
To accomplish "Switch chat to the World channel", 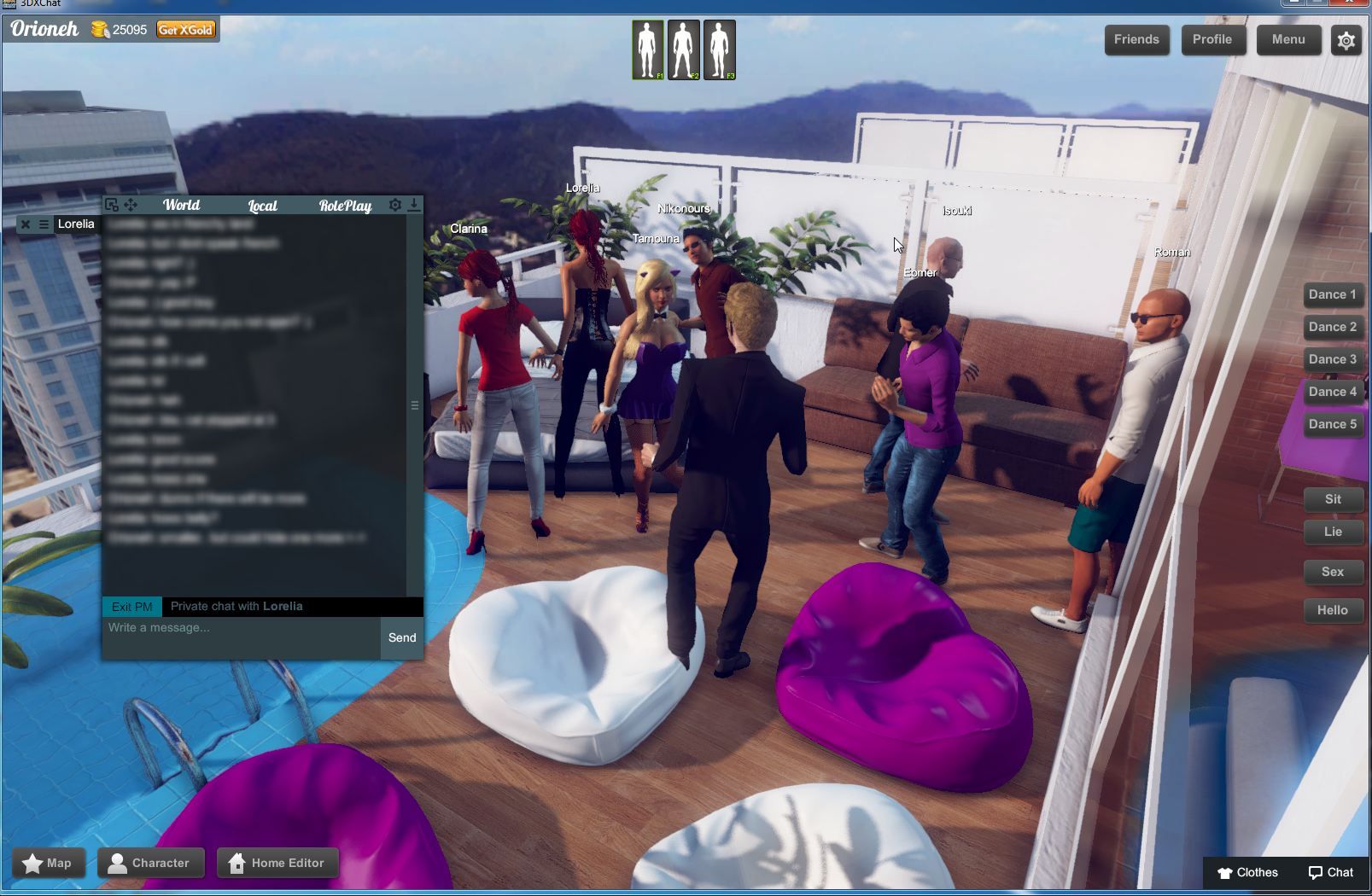I will point(182,206).
